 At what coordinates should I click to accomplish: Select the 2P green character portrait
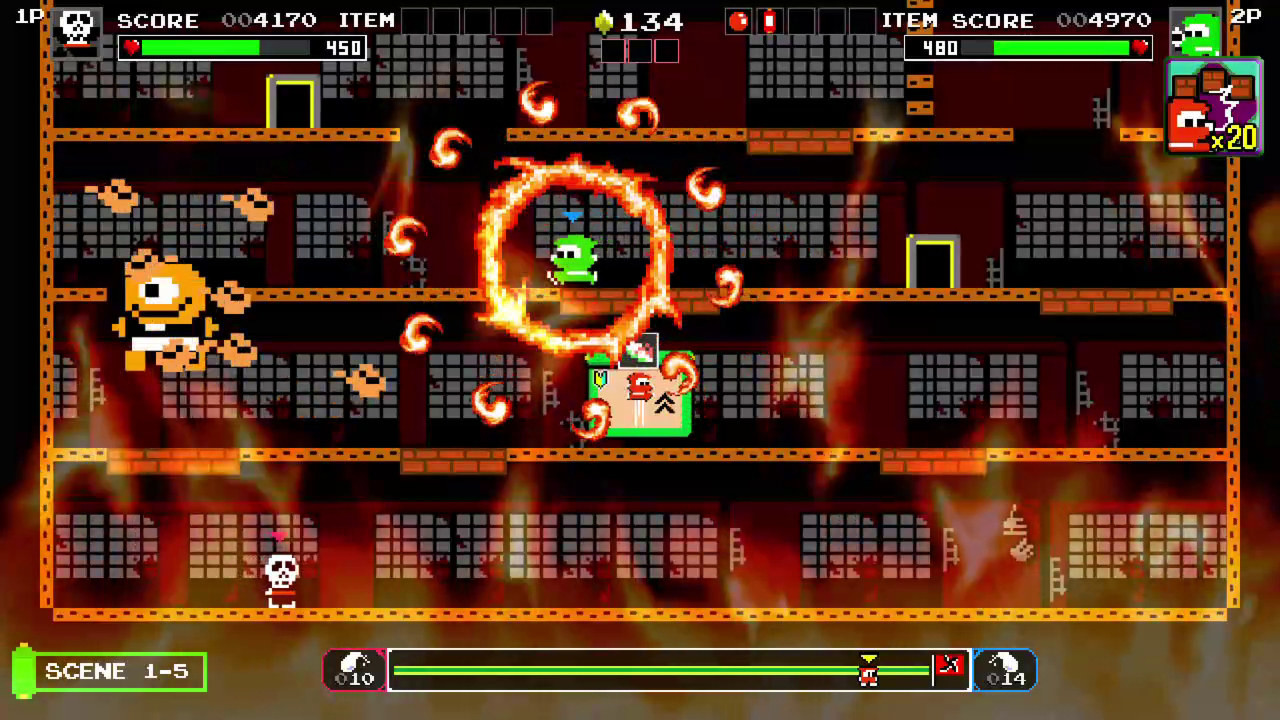click(x=1197, y=30)
